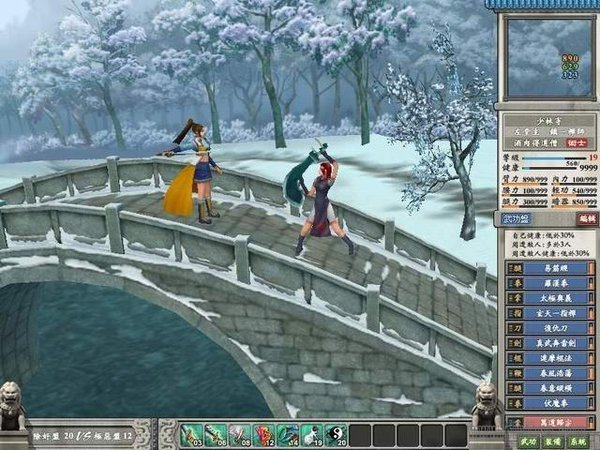Screen dimensions: 600x450
Task: Click the red highlighted 萬道歸宗 skill
Action: click(551, 422)
